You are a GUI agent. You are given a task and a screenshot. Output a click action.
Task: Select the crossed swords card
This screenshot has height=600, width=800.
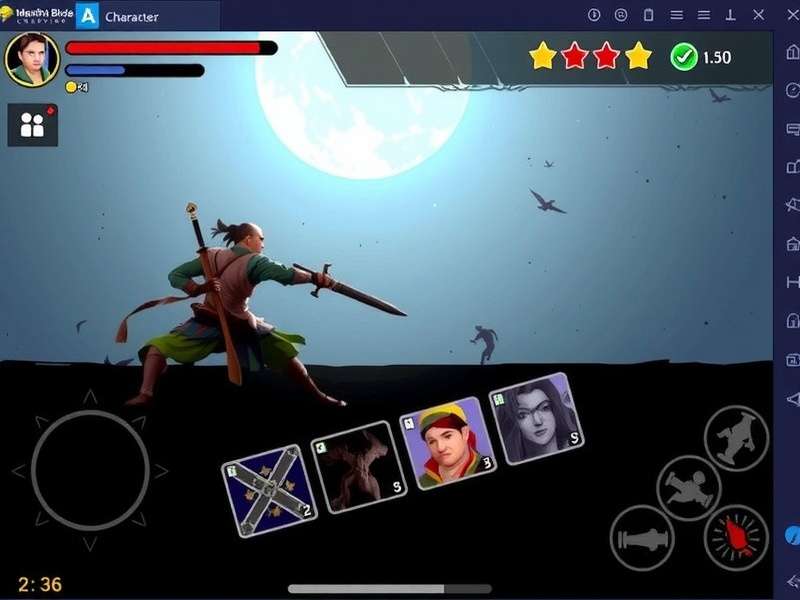pos(268,490)
